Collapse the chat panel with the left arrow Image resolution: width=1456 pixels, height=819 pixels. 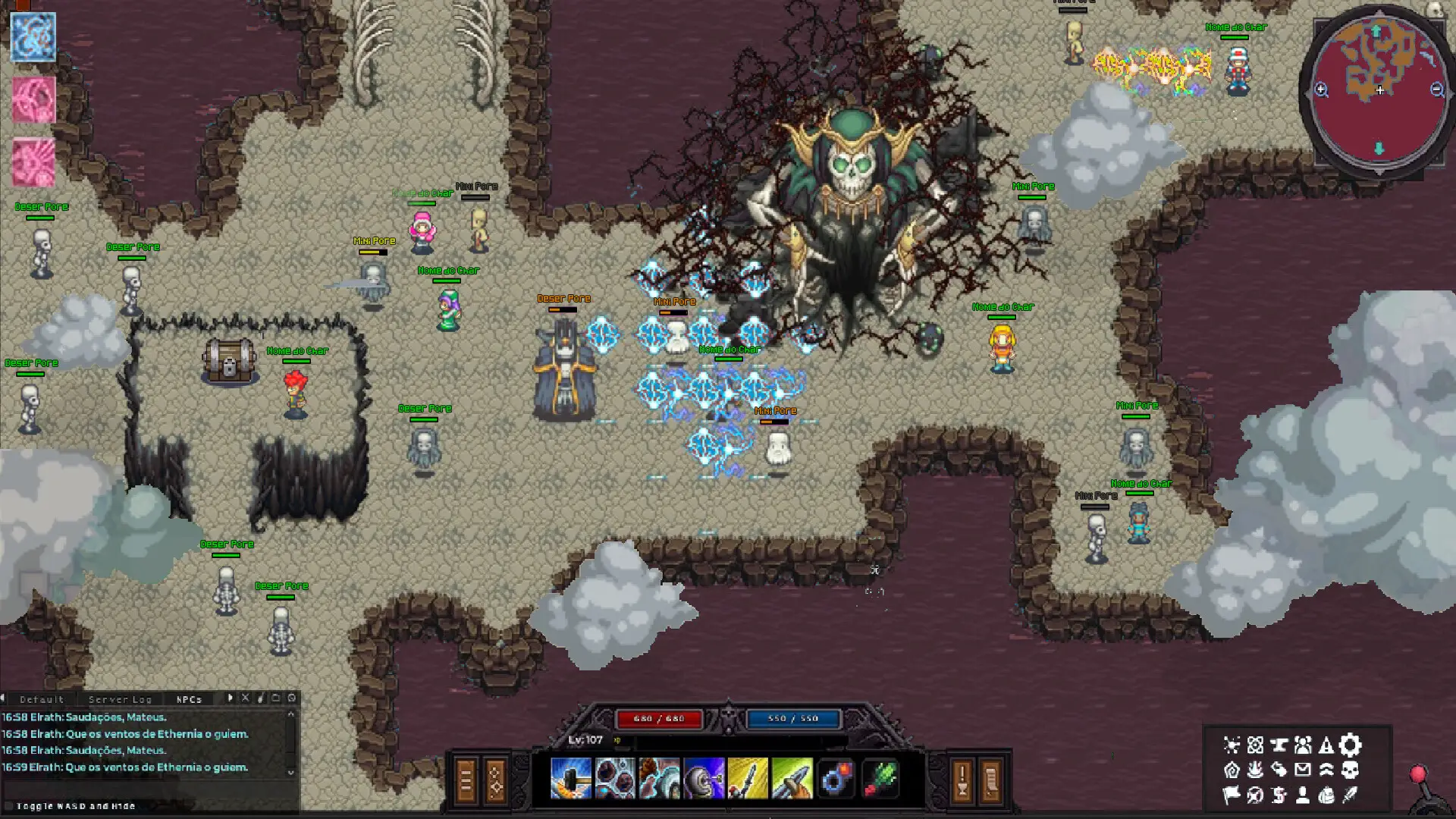click(x=4, y=699)
